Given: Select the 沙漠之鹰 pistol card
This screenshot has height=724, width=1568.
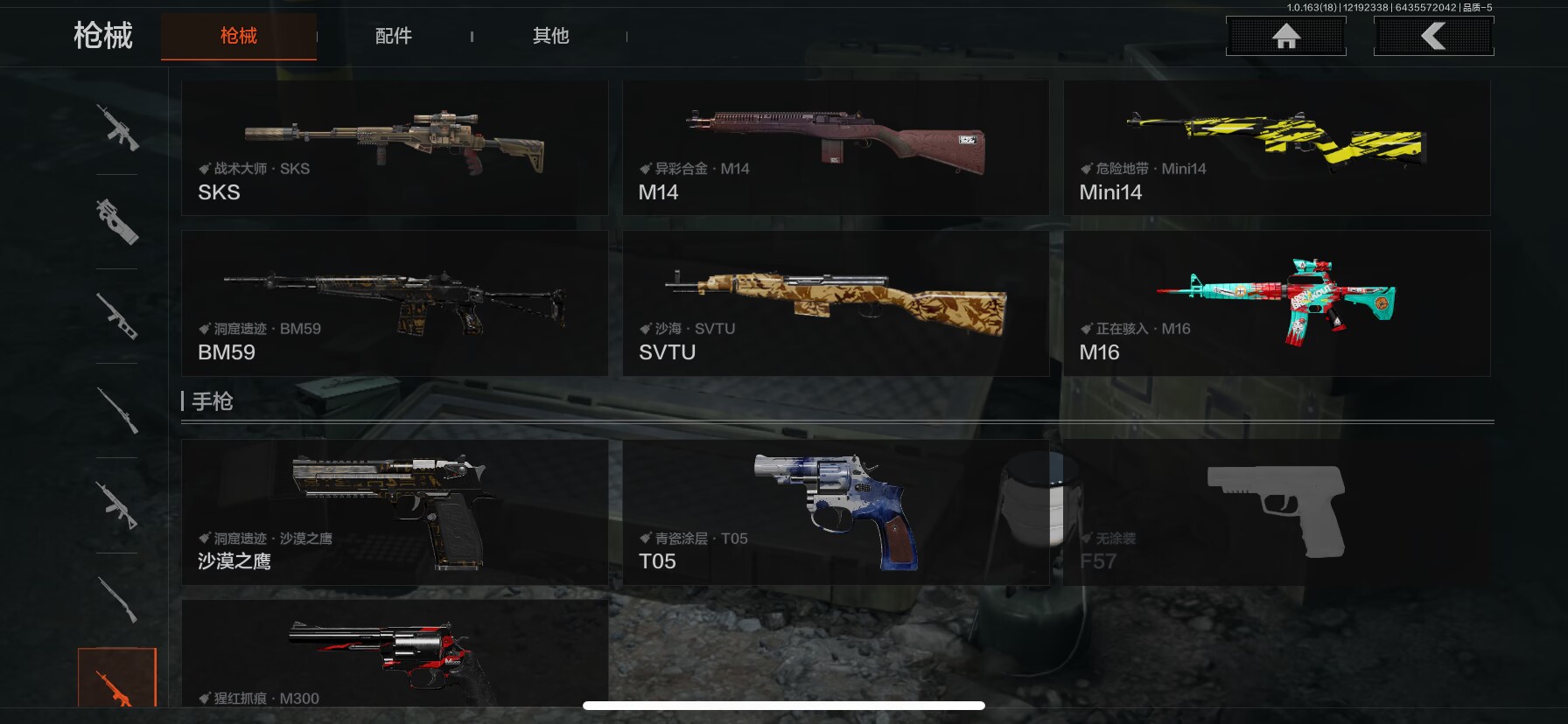Looking at the screenshot, I should [x=394, y=512].
